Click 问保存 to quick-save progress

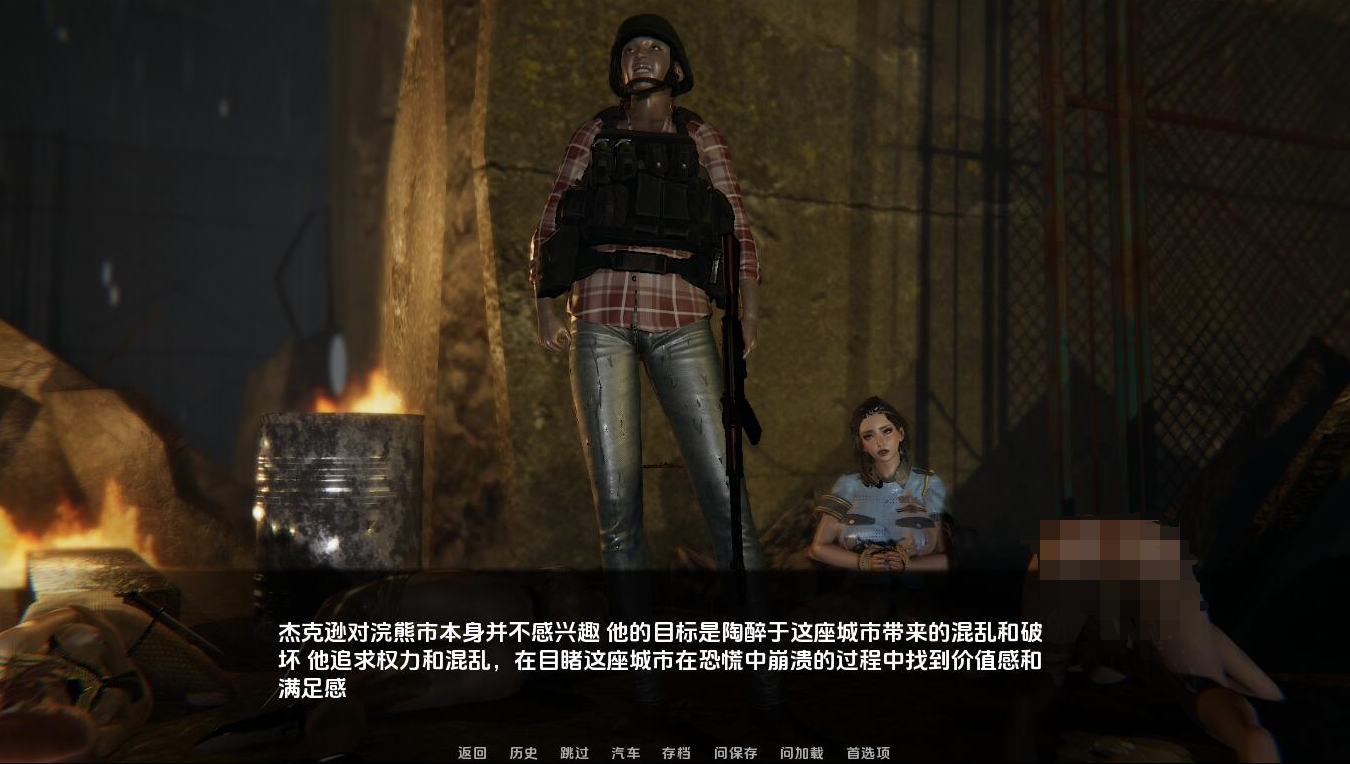(x=737, y=755)
